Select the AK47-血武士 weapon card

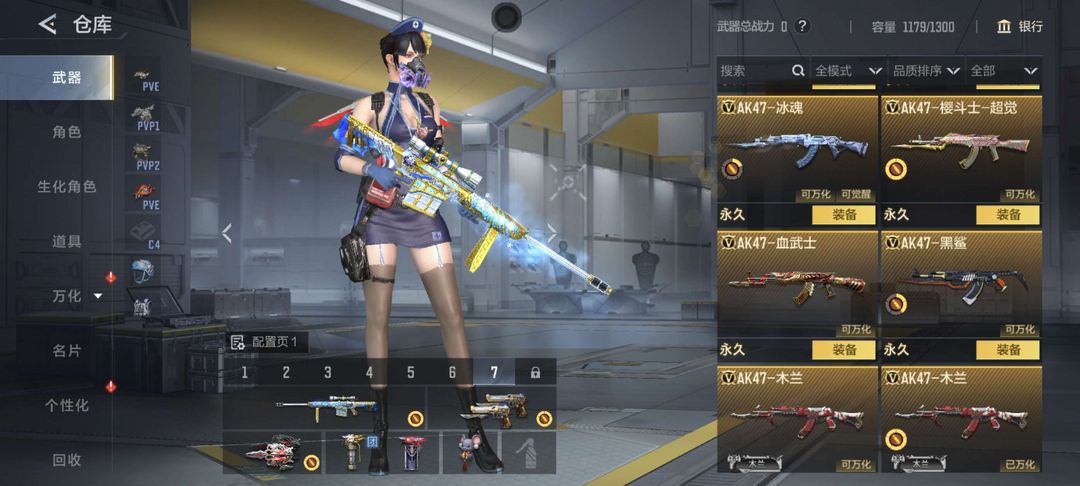pos(797,285)
